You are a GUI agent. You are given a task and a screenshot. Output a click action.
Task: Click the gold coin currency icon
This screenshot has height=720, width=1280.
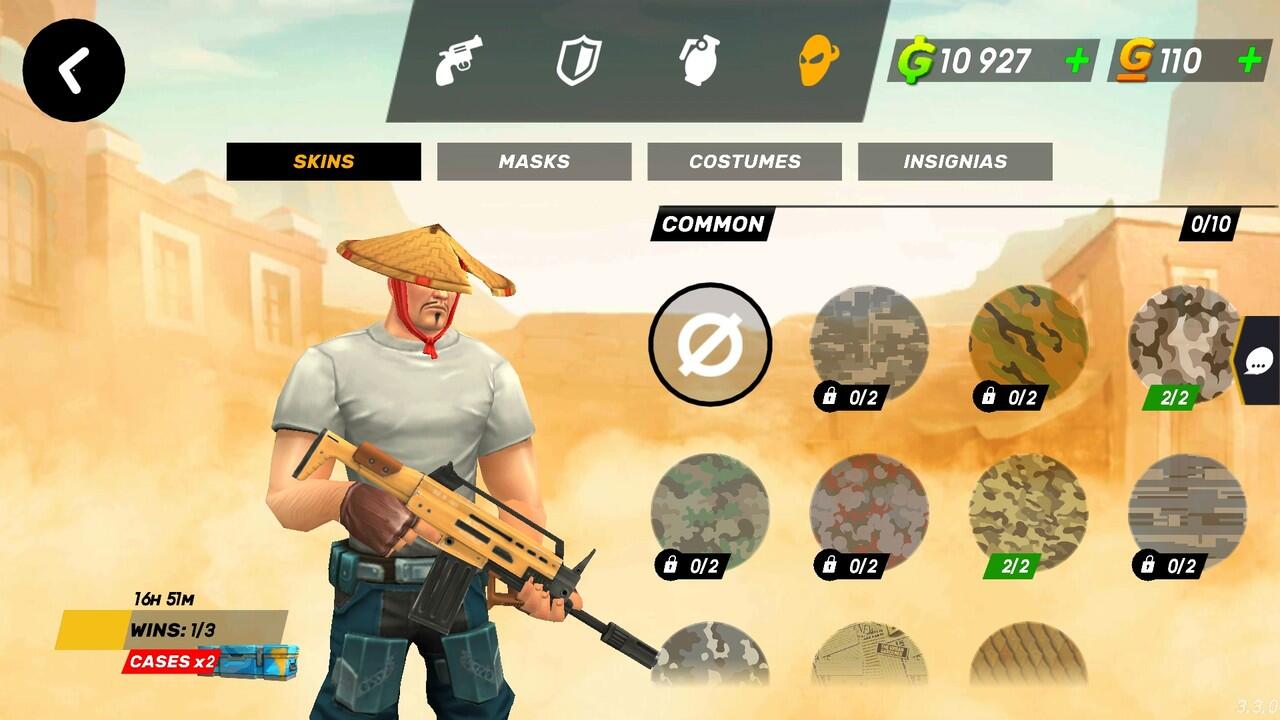point(1135,61)
